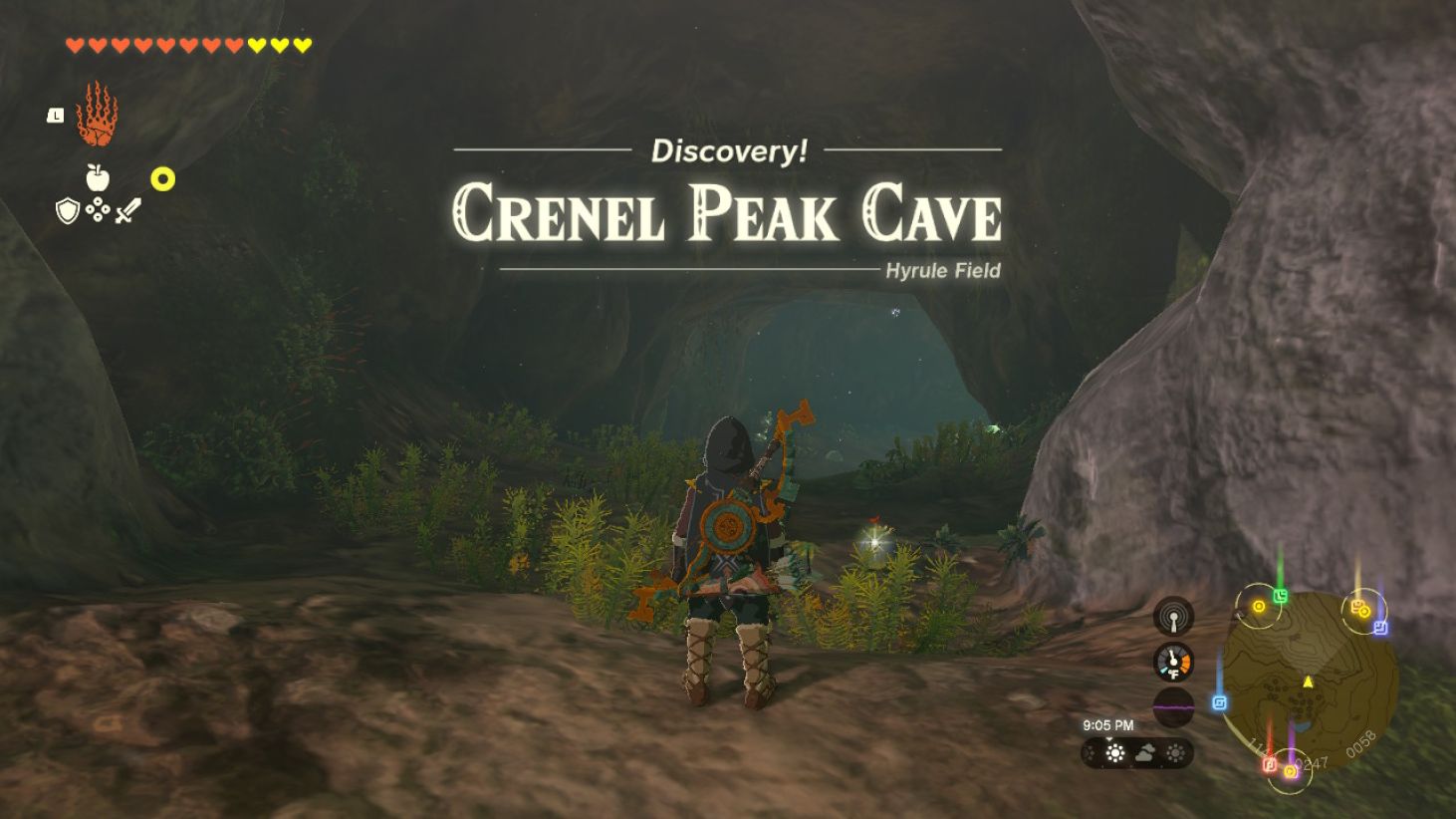Click the noise level meter above the clock
Image resolution: width=1456 pixels, height=819 pixels.
[1174, 706]
